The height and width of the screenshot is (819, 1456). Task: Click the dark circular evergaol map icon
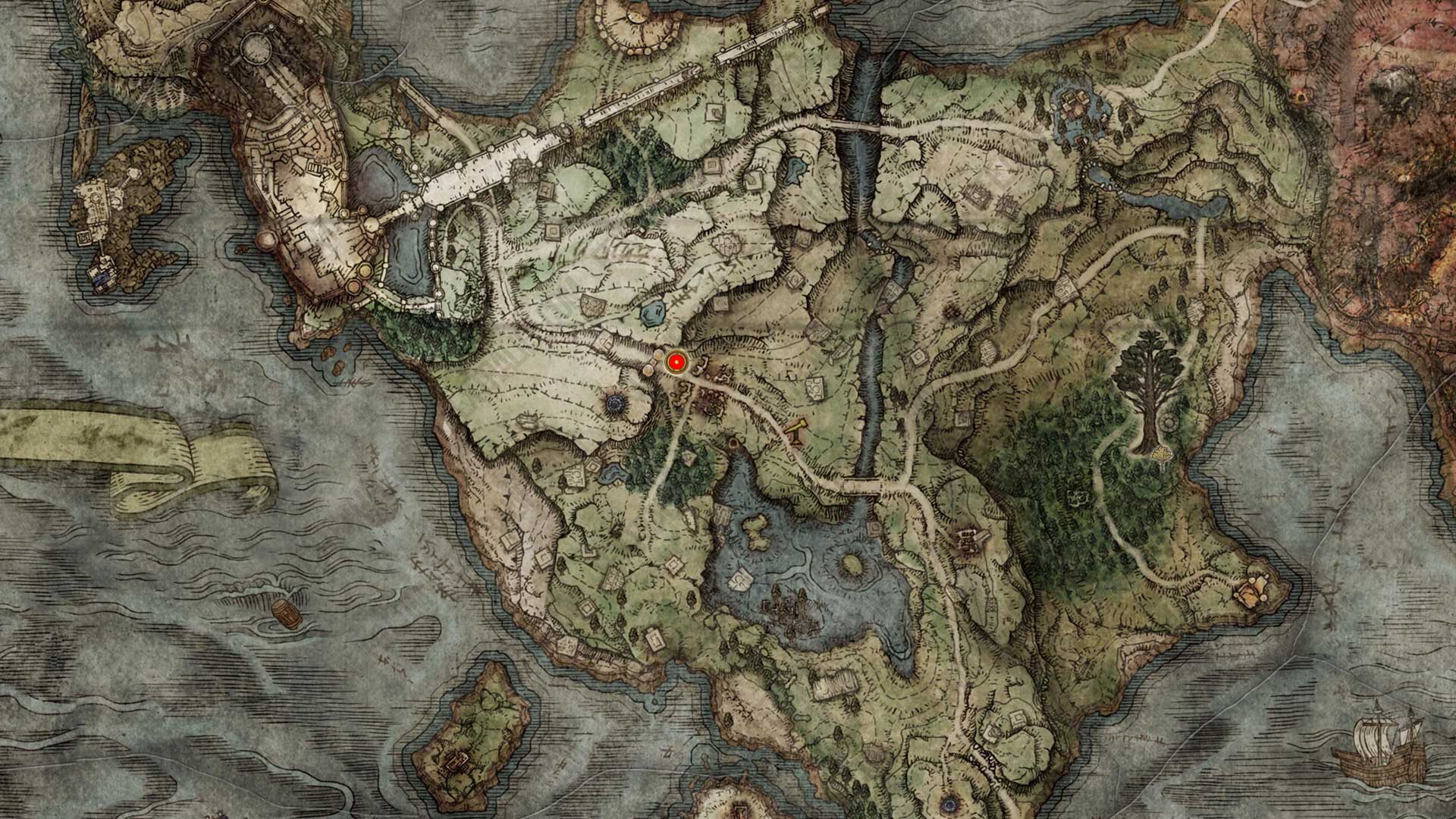[x=614, y=403]
